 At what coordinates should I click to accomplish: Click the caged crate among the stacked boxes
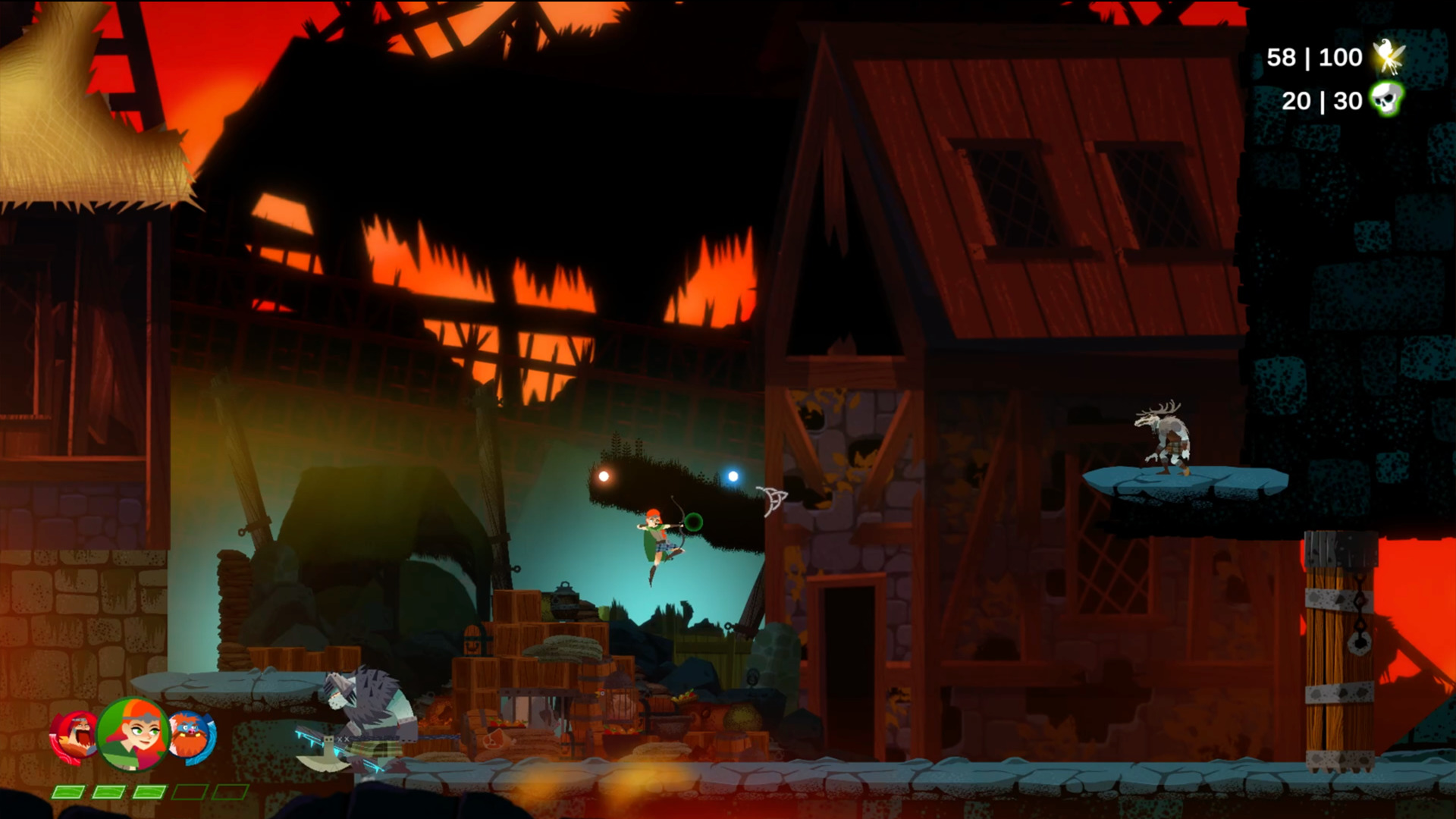click(620, 701)
